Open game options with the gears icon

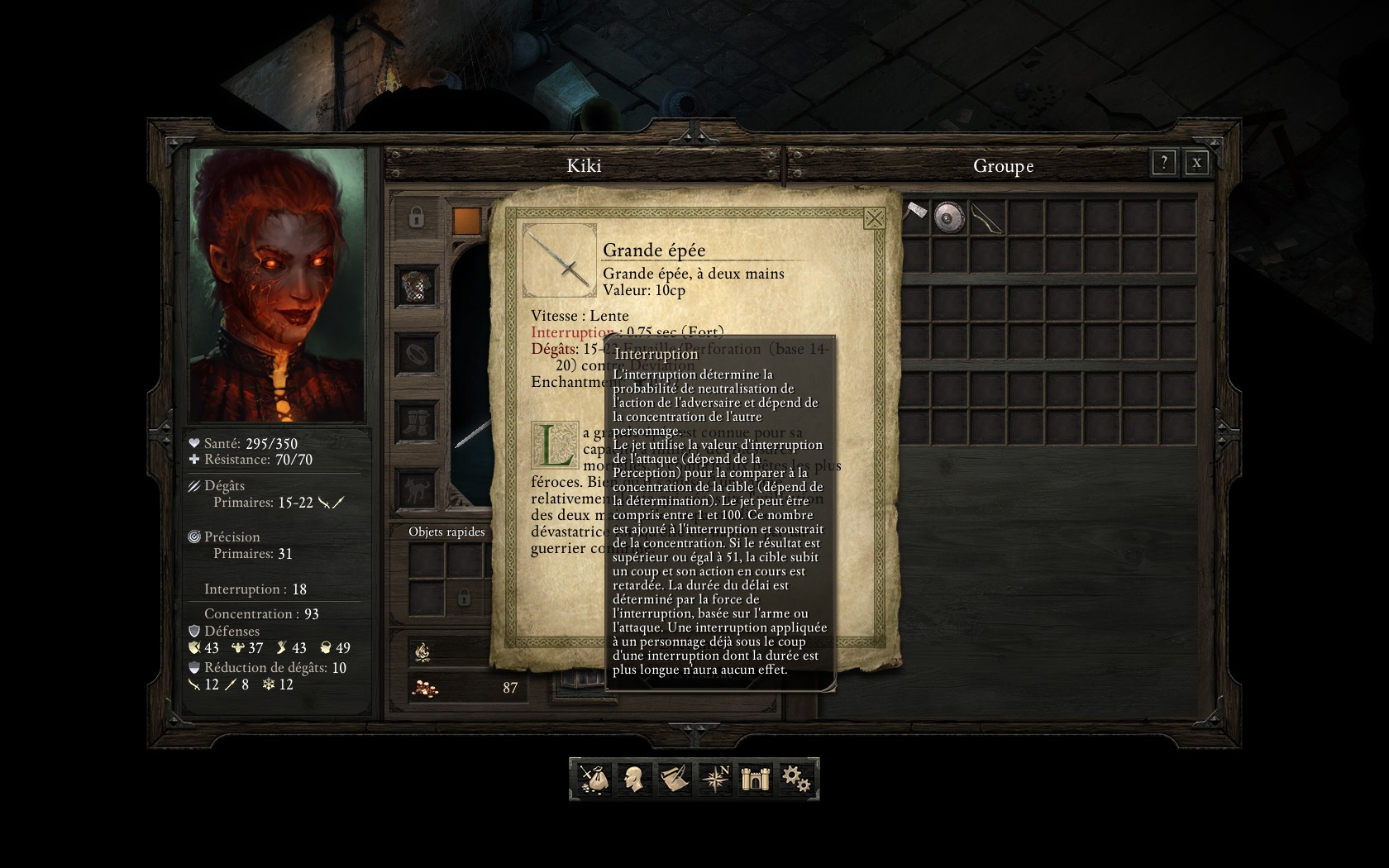[795, 779]
